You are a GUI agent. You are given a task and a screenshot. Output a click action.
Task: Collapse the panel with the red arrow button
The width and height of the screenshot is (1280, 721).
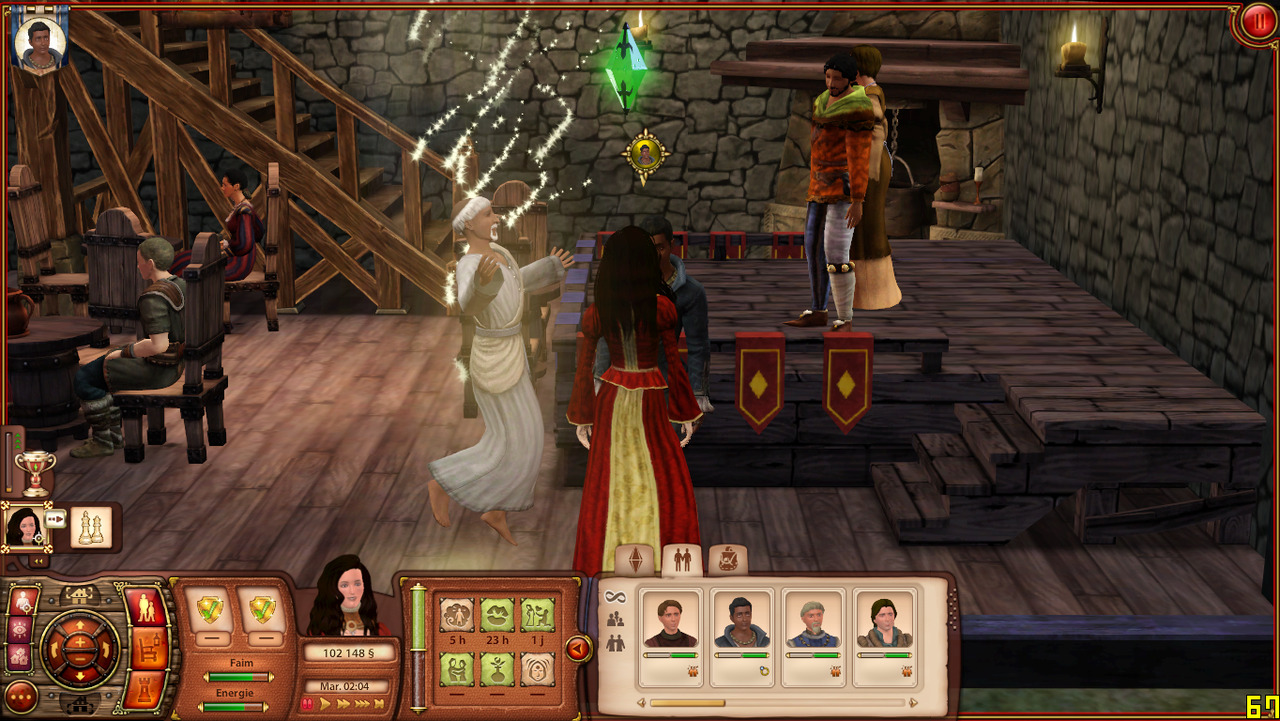click(x=578, y=649)
